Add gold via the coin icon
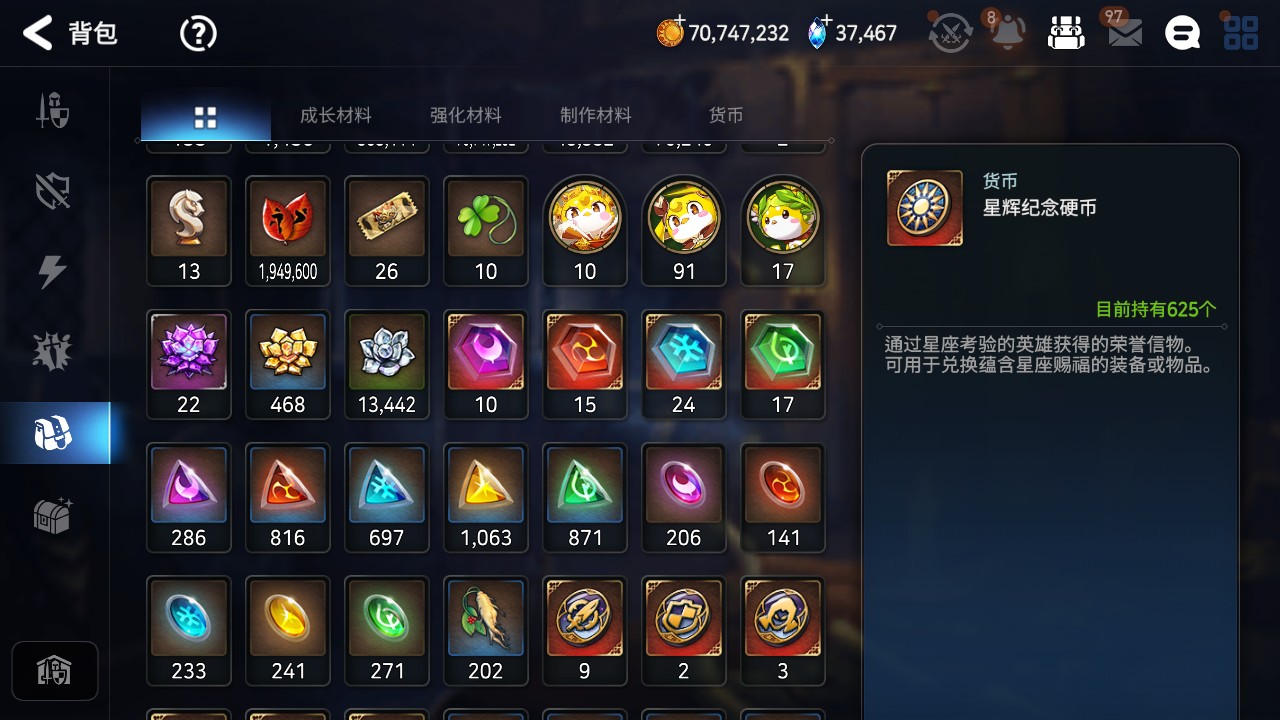 point(669,33)
